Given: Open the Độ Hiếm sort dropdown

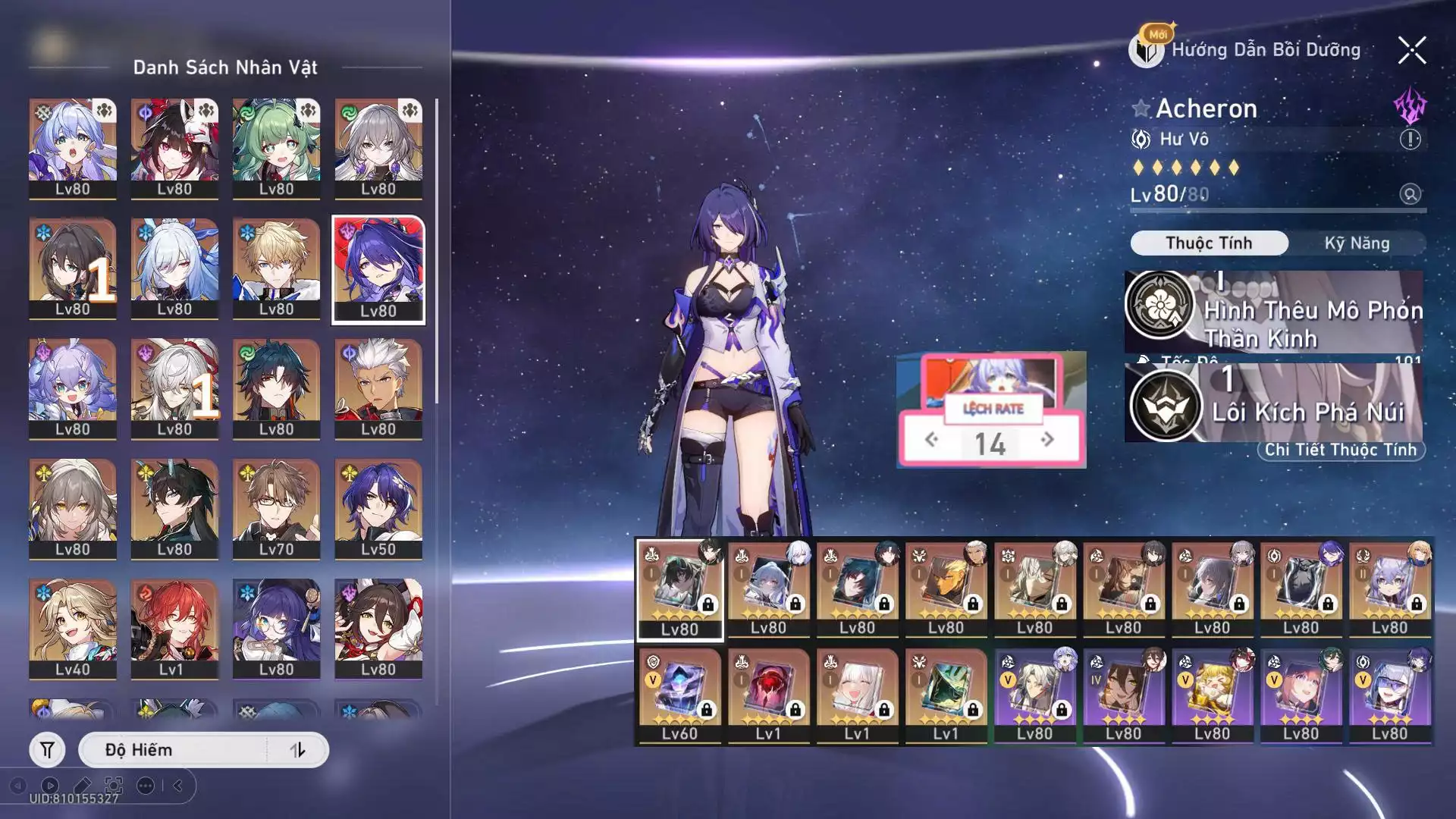Looking at the screenshot, I should tap(174, 750).
